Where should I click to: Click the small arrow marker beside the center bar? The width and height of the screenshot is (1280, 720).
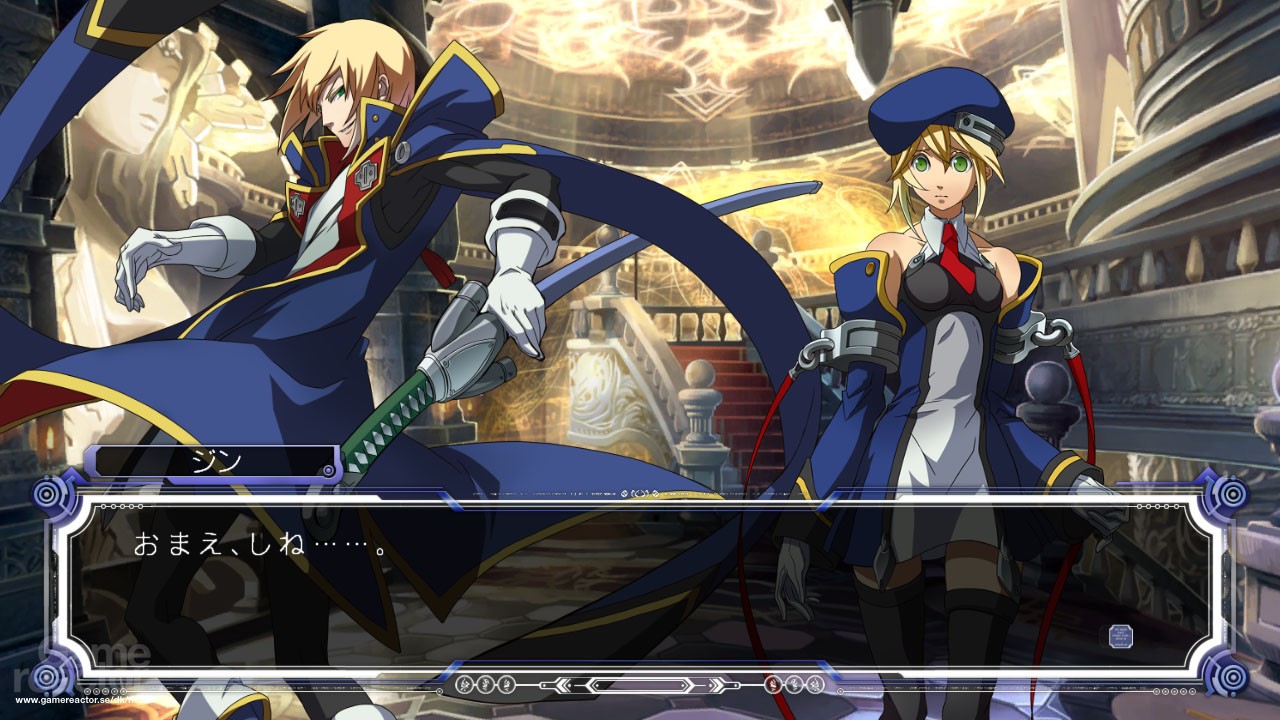click(x=735, y=684)
